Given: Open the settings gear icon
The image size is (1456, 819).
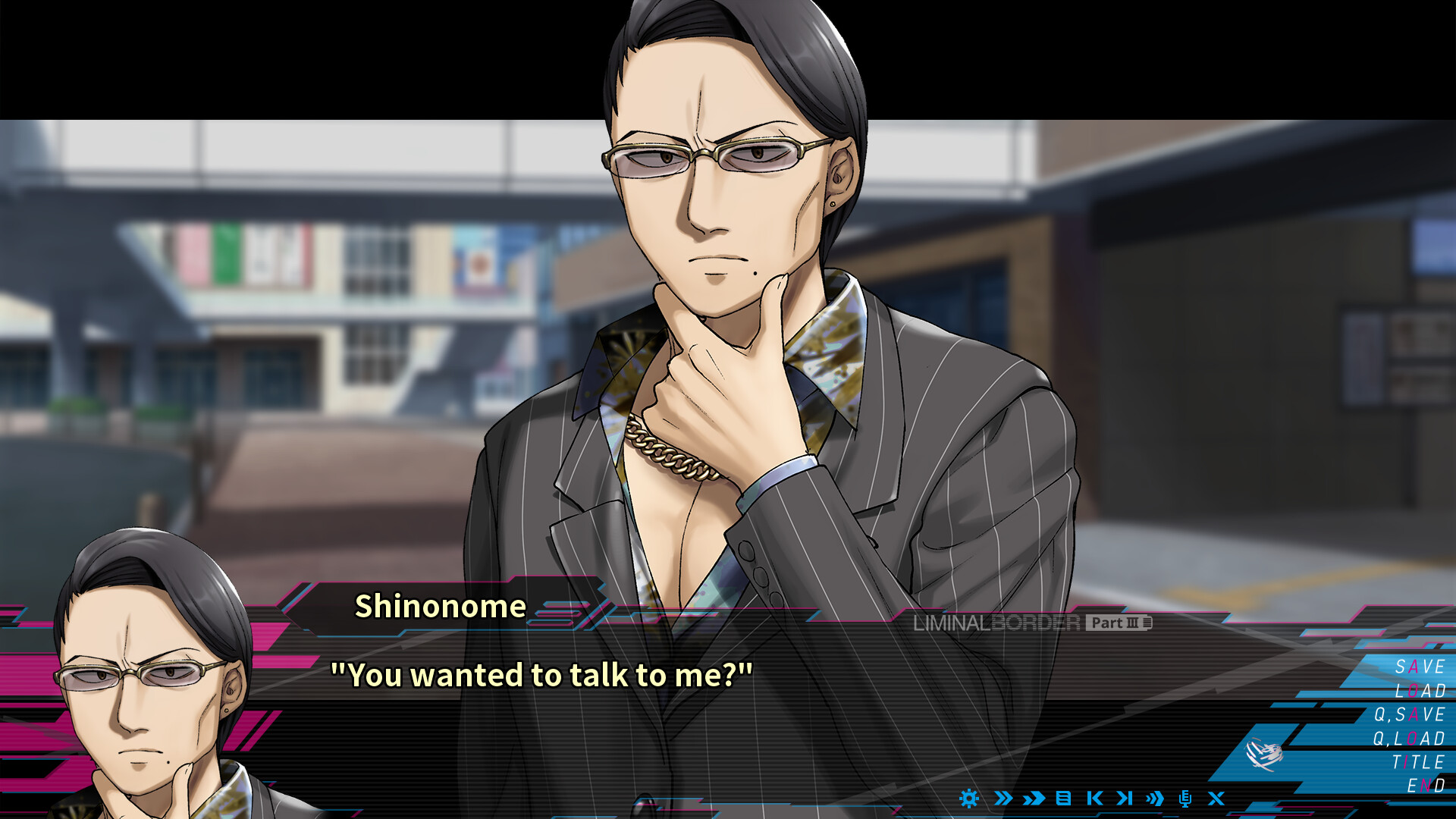Looking at the screenshot, I should [968, 799].
